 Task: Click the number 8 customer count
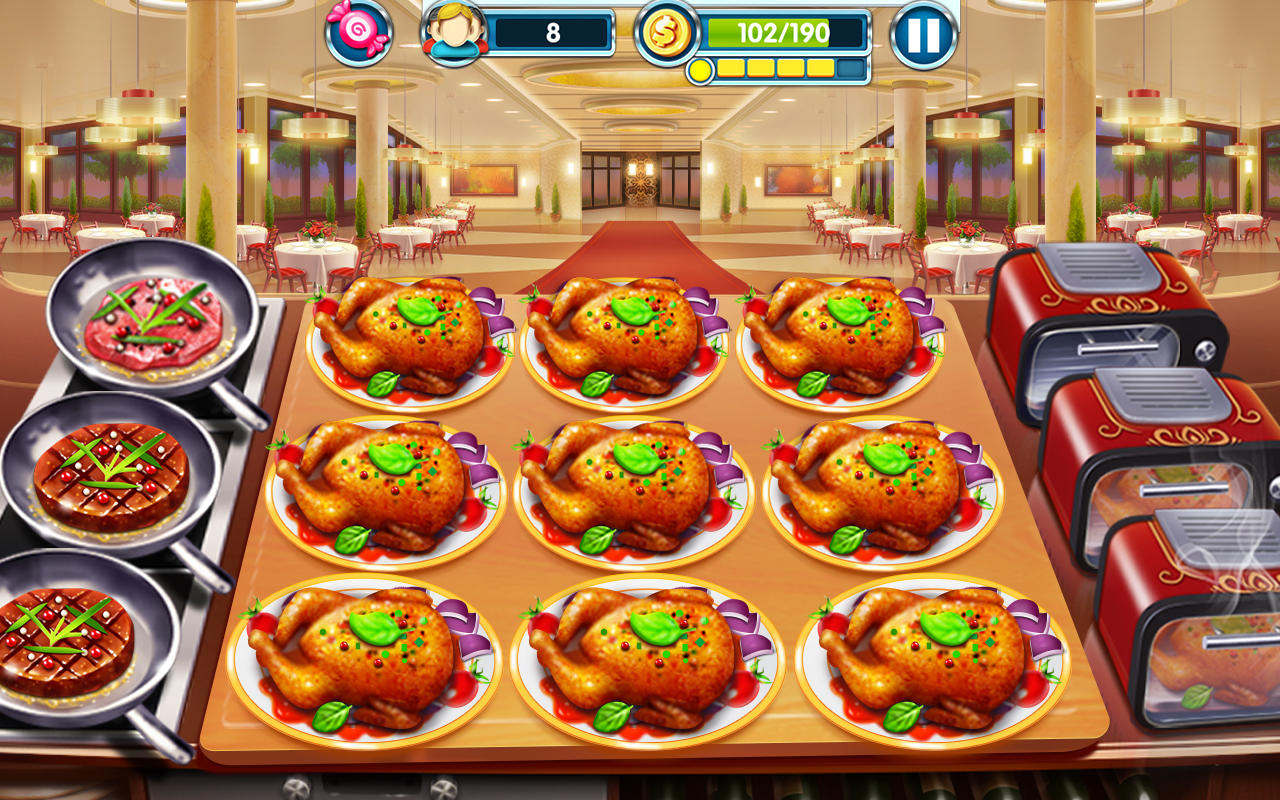click(x=553, y=30)
